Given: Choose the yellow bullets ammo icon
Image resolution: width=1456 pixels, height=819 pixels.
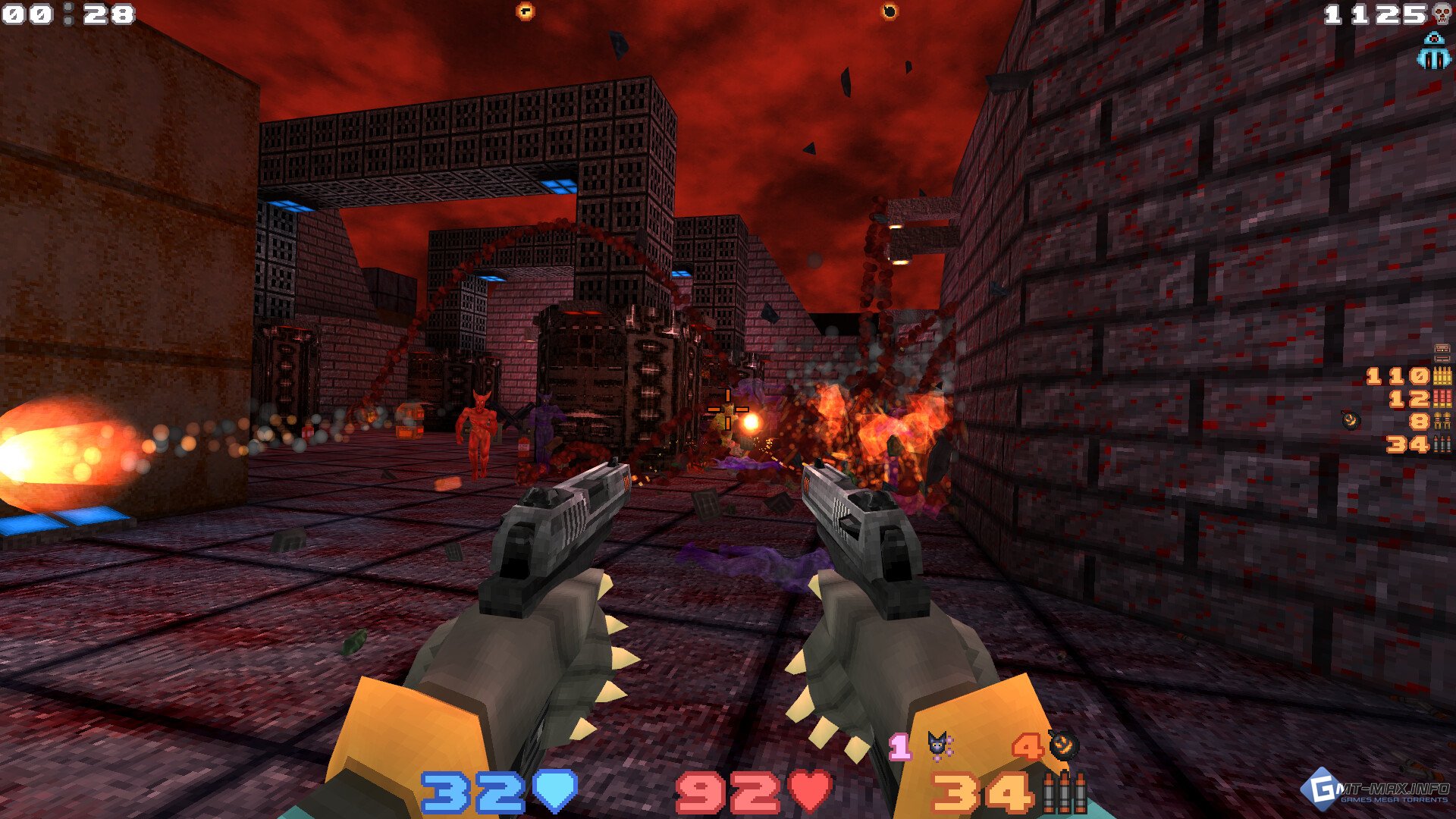Looking at the screenshot, I should click(x=1442, y=375).
